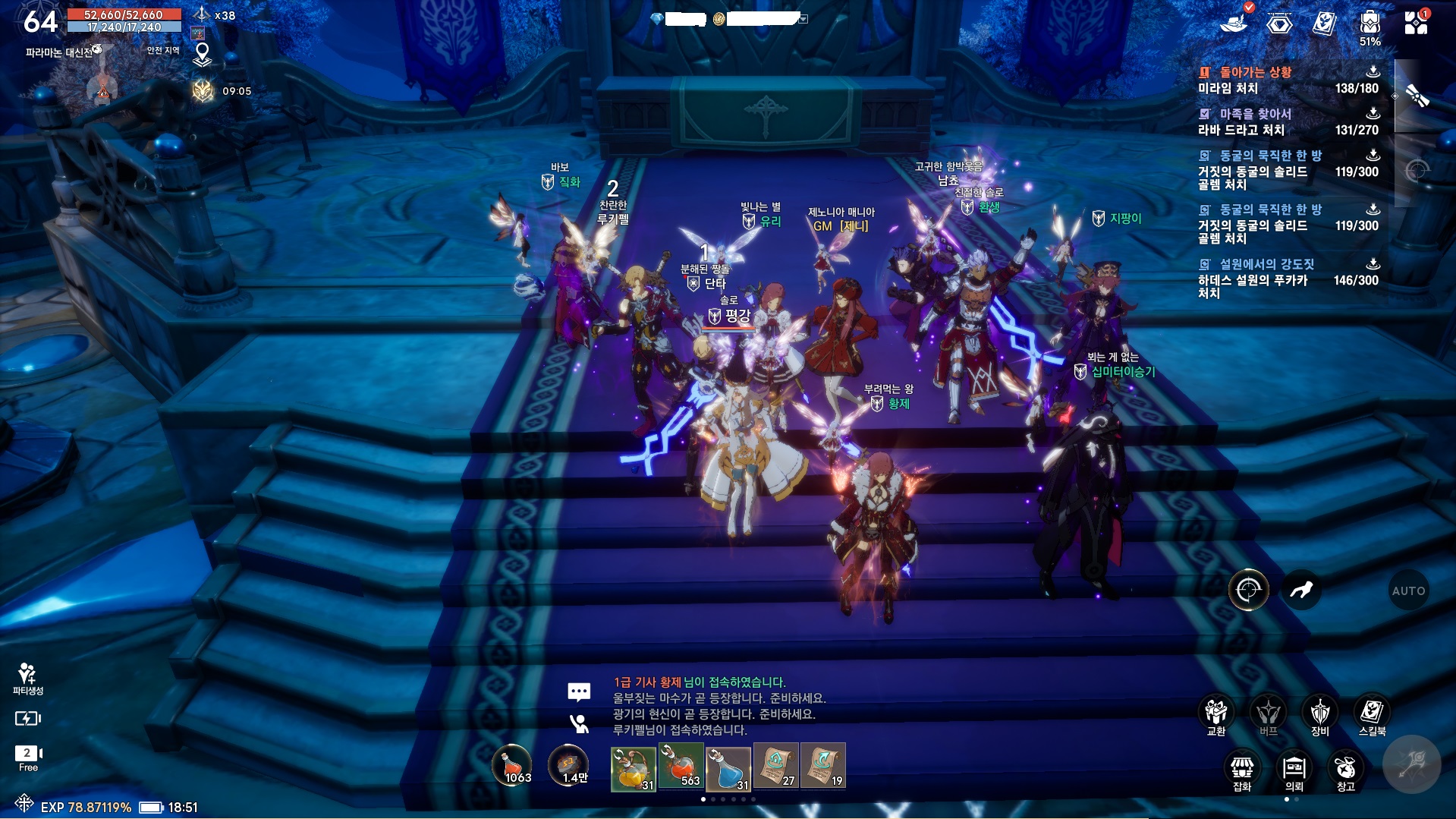Open the feathered hat icon at top
The width and height of the screenshot is (1456, 819).
tap(1234, 21)
